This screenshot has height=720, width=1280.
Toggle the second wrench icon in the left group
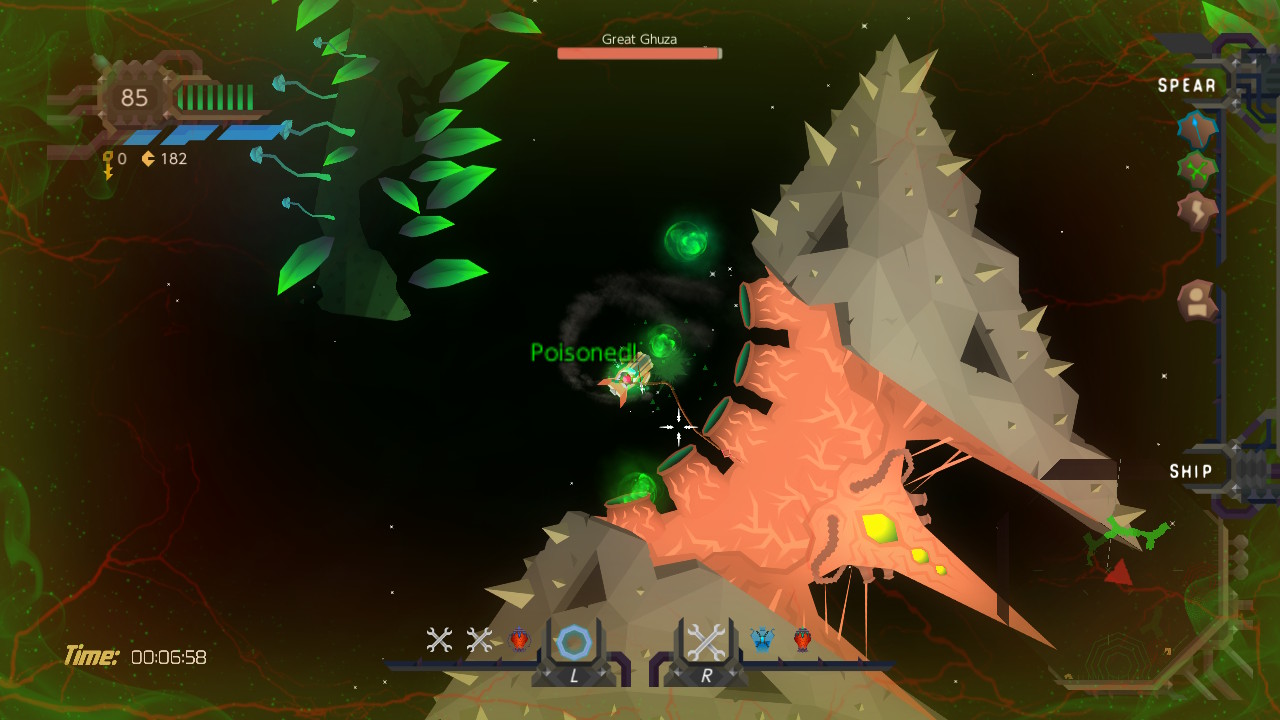(477, 637)
